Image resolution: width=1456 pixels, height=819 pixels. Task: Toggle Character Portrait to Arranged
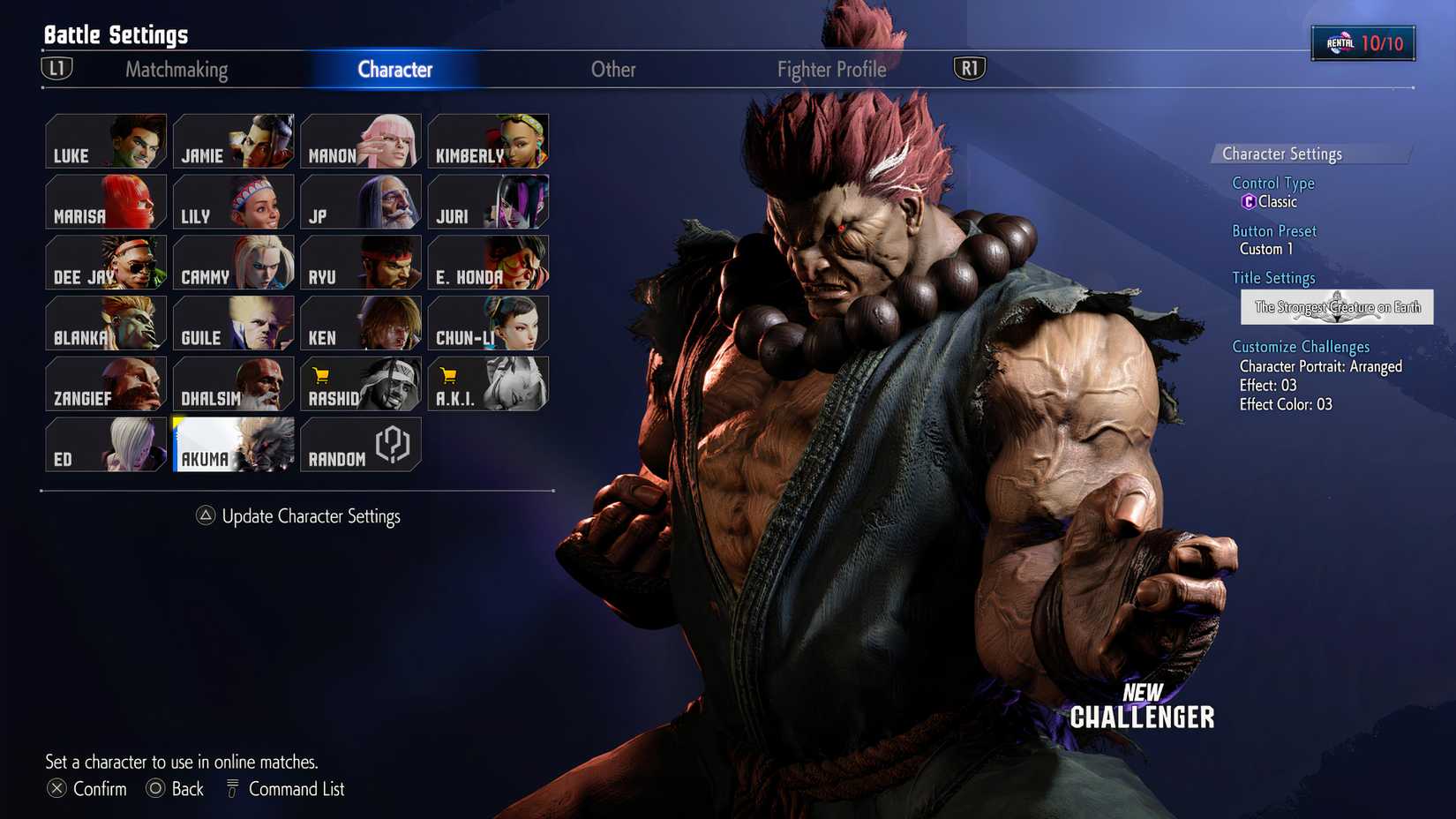(x=1321, y=366)
